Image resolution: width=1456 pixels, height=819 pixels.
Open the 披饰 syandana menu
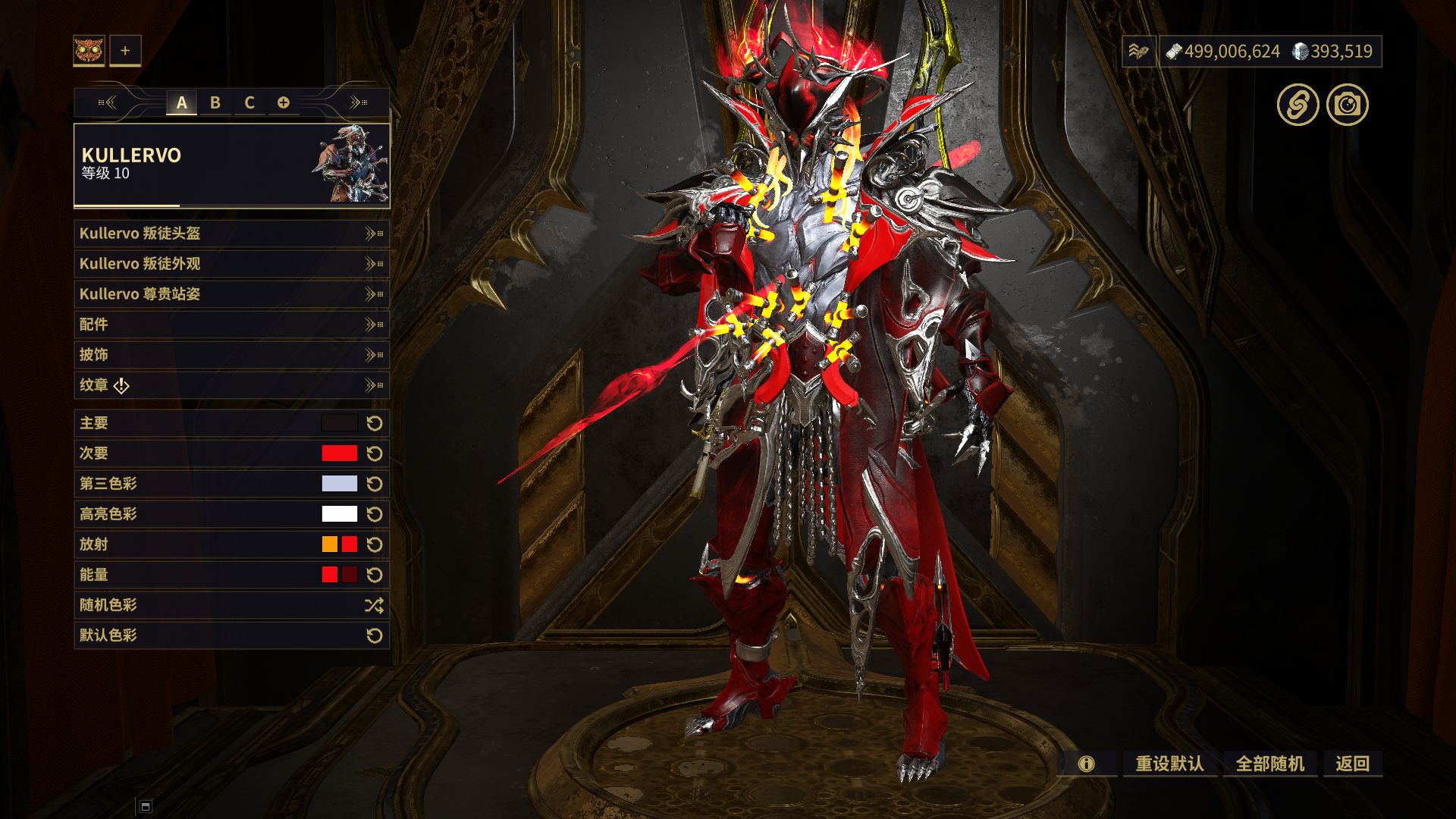231,355
